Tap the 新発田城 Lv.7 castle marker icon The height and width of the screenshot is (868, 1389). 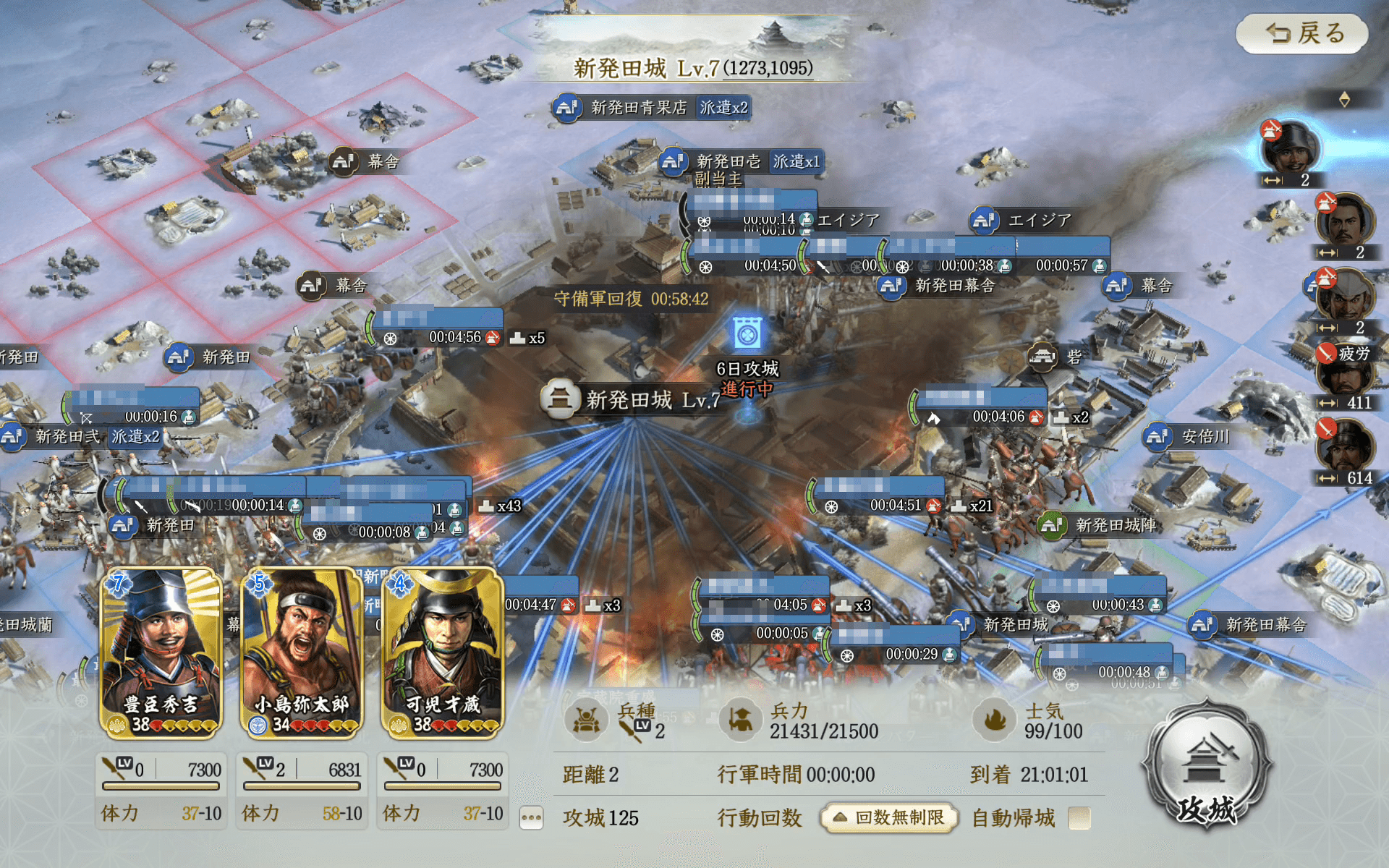(561, 399)
